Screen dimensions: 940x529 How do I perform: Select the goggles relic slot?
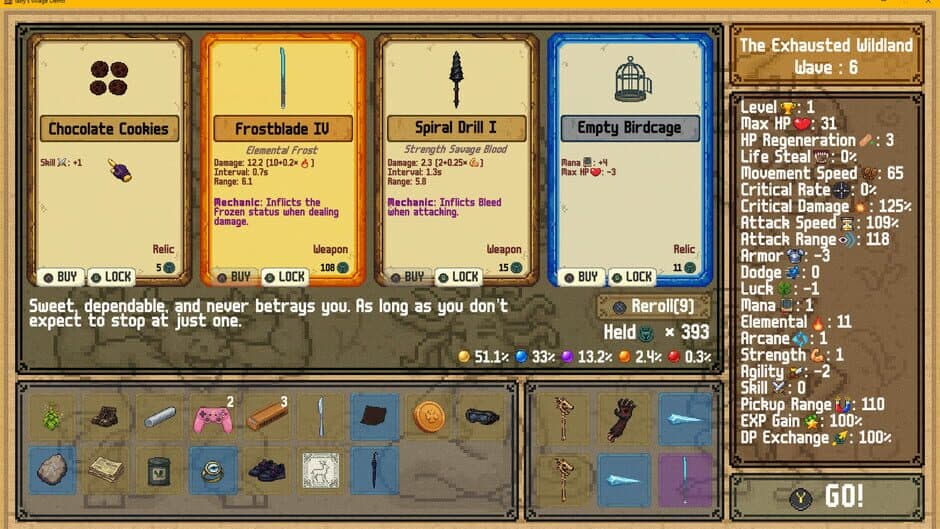[x=483, y=416]
